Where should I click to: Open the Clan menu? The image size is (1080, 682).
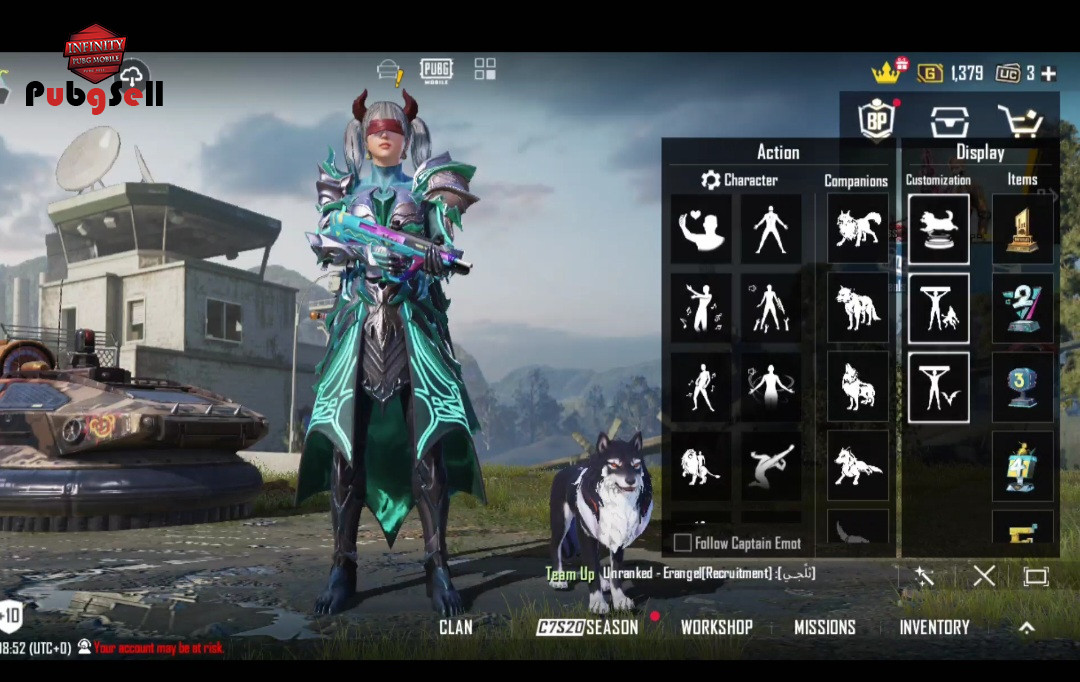455,627
